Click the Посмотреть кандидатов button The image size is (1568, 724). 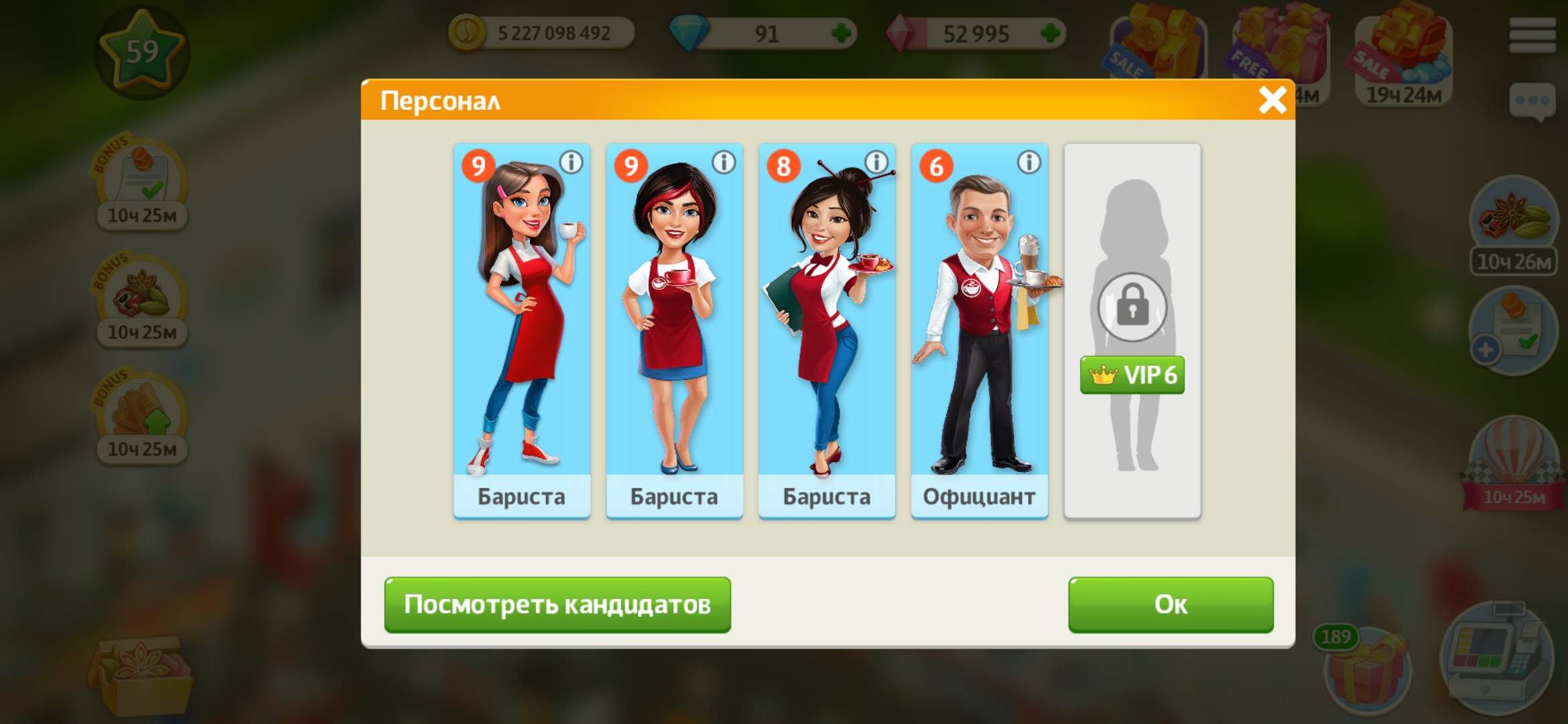click(x=557, y=605)
